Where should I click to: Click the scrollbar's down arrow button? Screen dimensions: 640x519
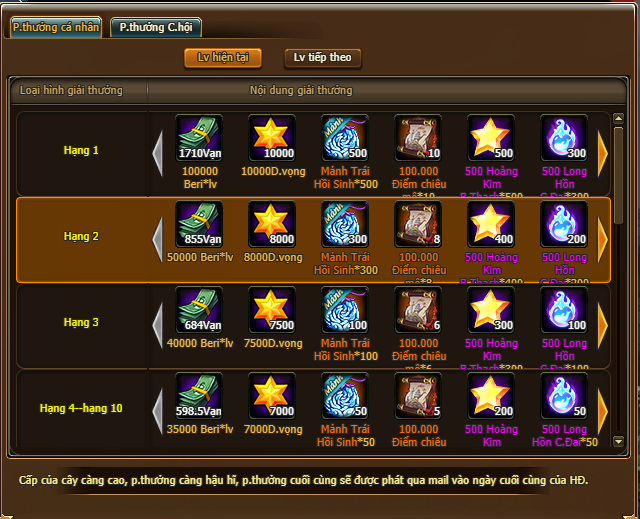coord(618,441)
